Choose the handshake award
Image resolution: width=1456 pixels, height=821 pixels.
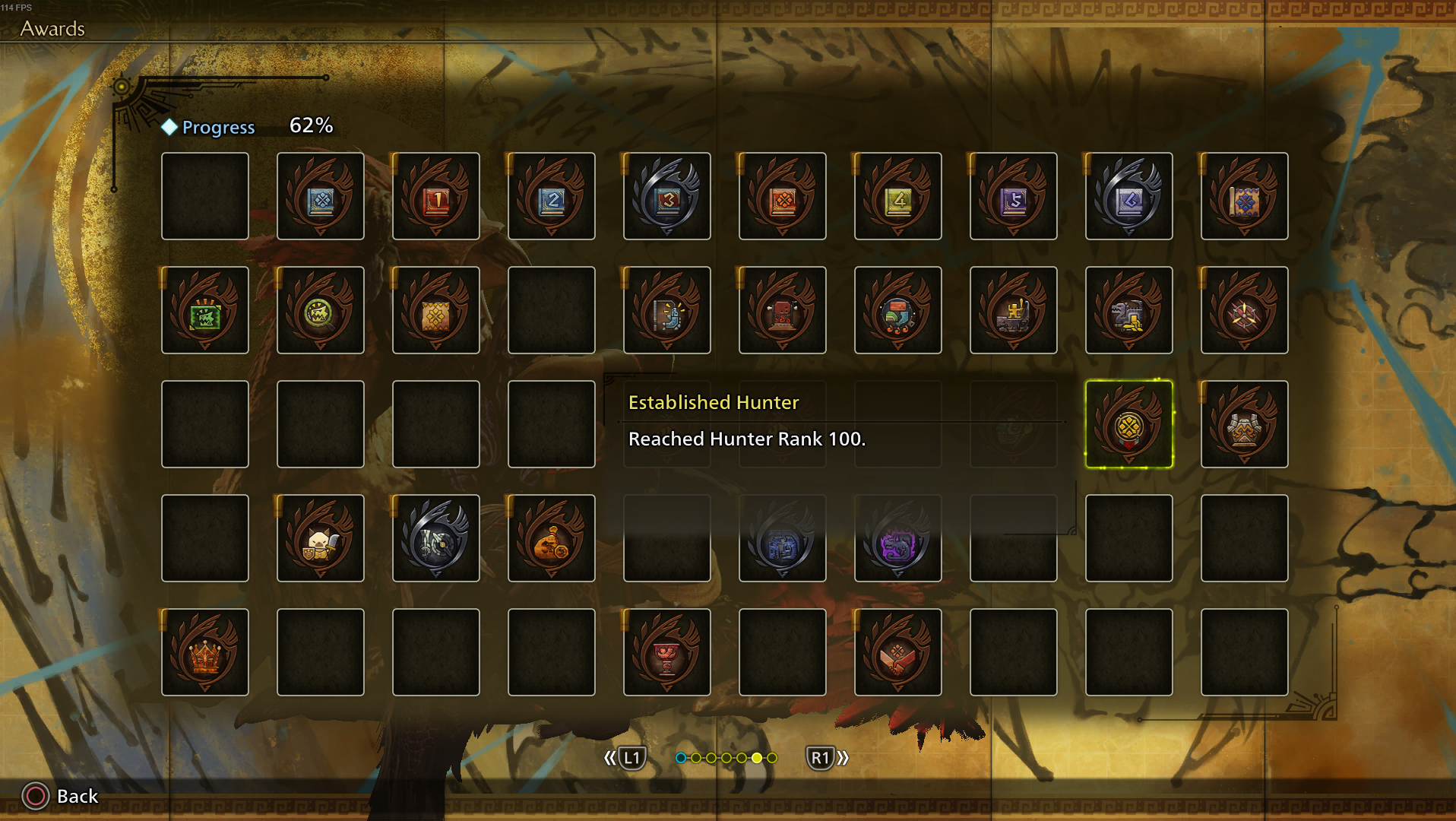coord(898,653)
